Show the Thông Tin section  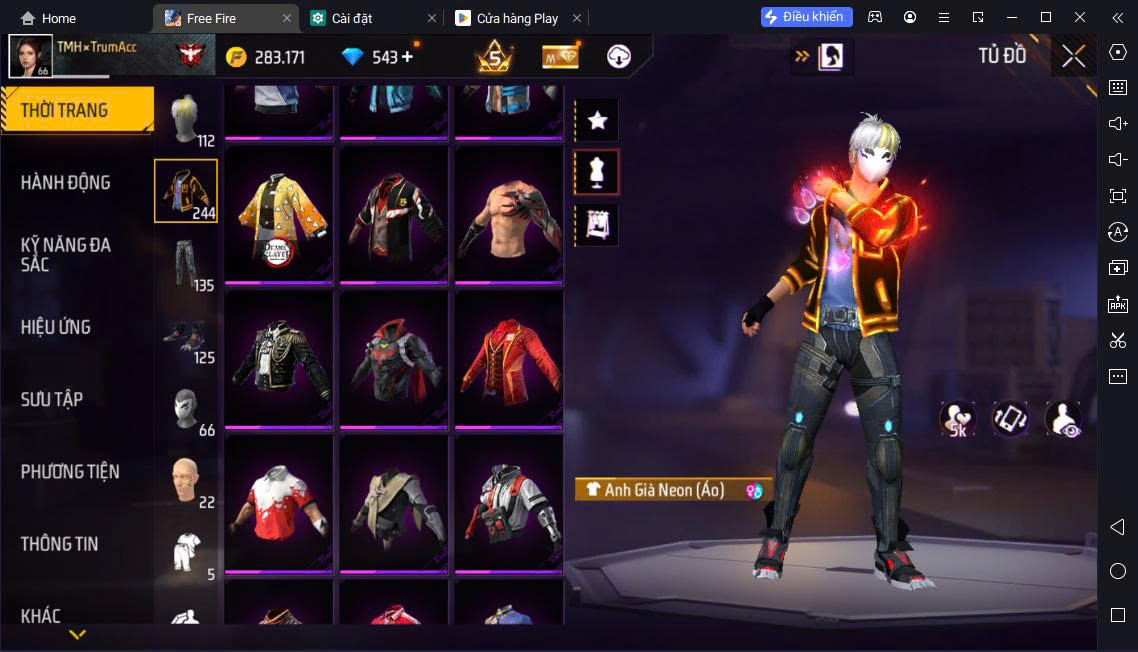pos(60,544)
